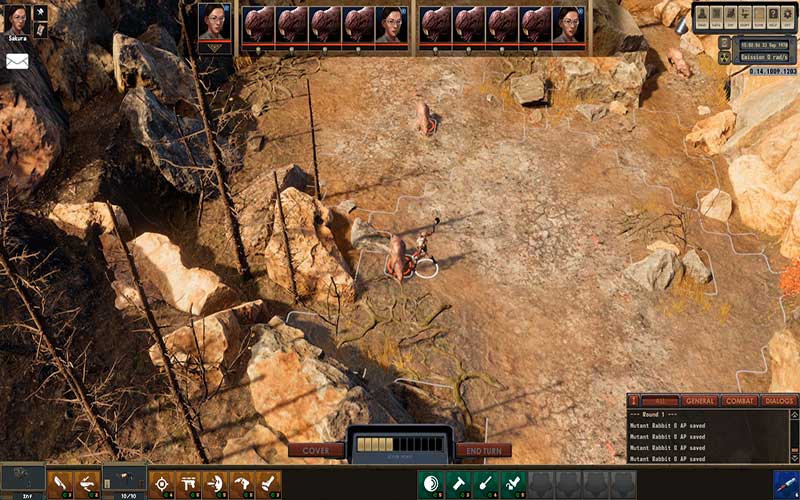Activate the crosshair aimed shot ability
The width and height of the screenshot is (800, 500).
click(161, 484)
